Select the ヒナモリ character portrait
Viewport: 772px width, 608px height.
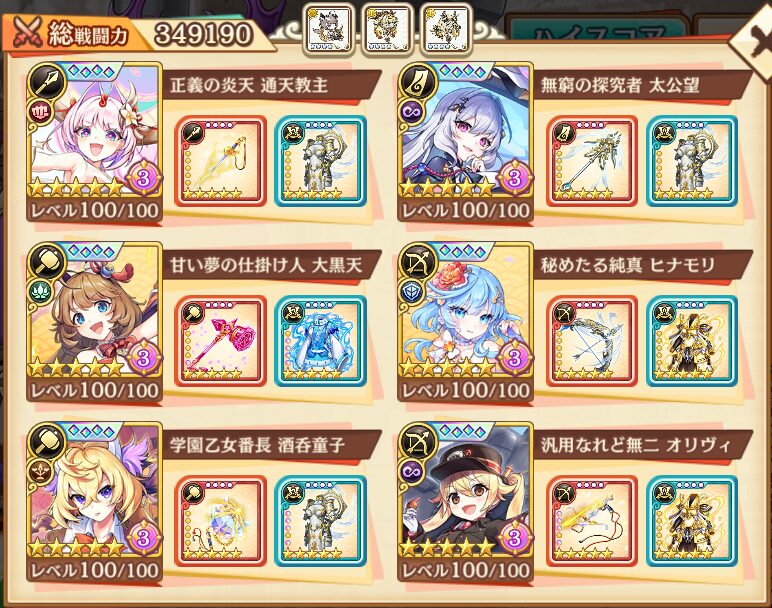[465, 315]
